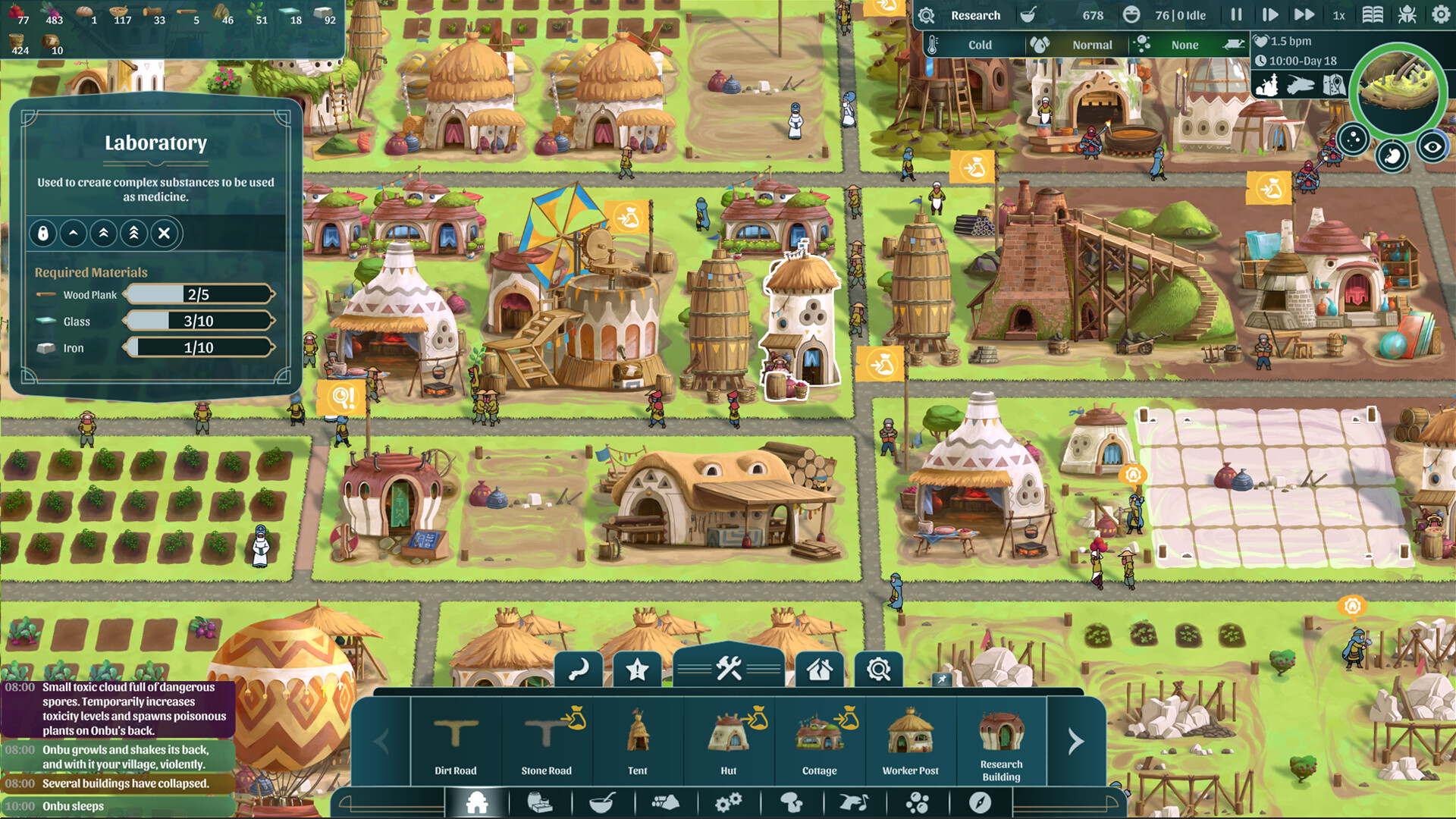Lock the Laboratory with the padlock button
This screenshot has width=1456, height=819.
click(x=43, y=234)
